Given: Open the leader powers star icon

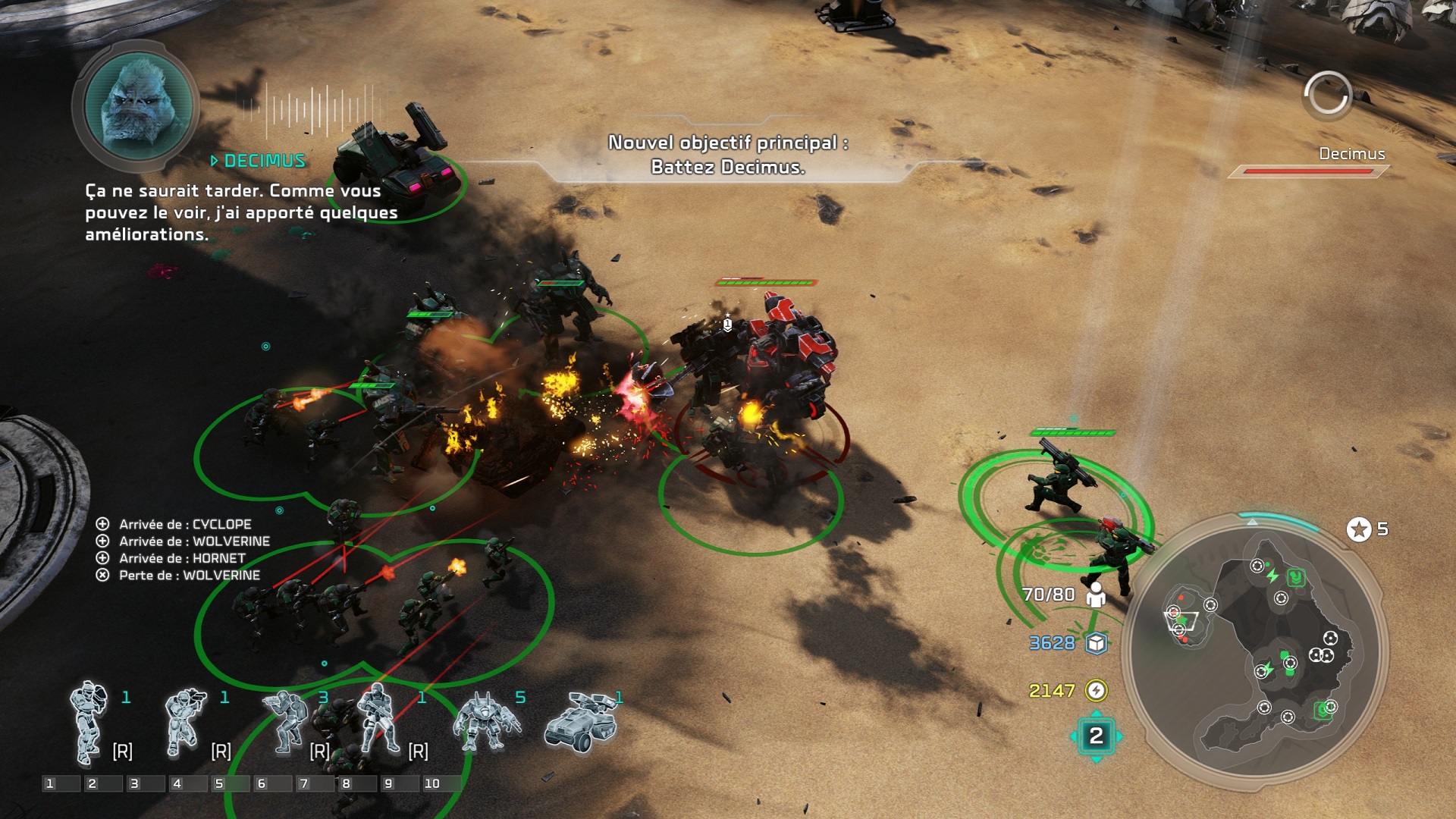Looking at the screenshot, I should pos(1358,529).
